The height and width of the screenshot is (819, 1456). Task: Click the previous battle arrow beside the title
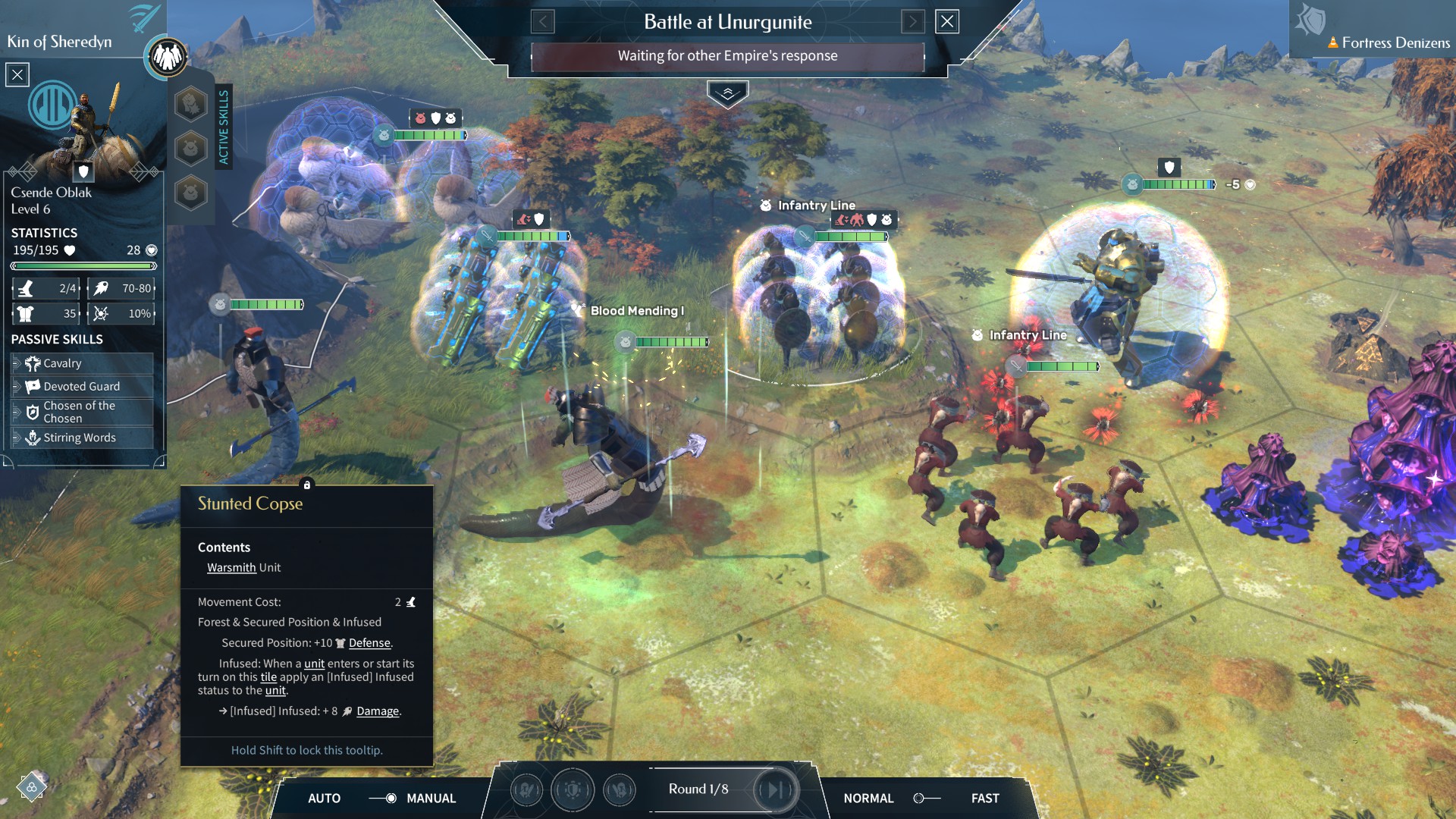coord(541,22)
